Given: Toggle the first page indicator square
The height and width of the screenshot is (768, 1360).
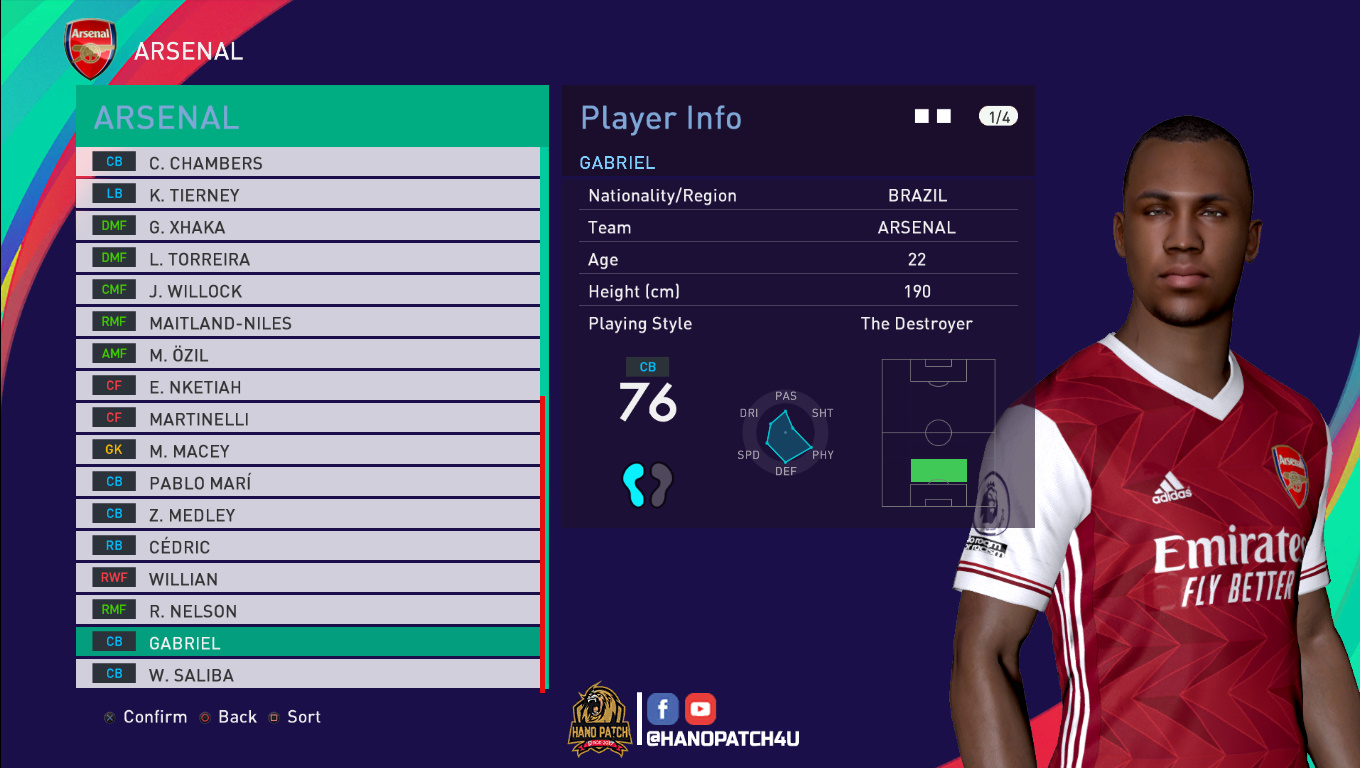Looking at the screenshot, I should click(x=921, y=115).
